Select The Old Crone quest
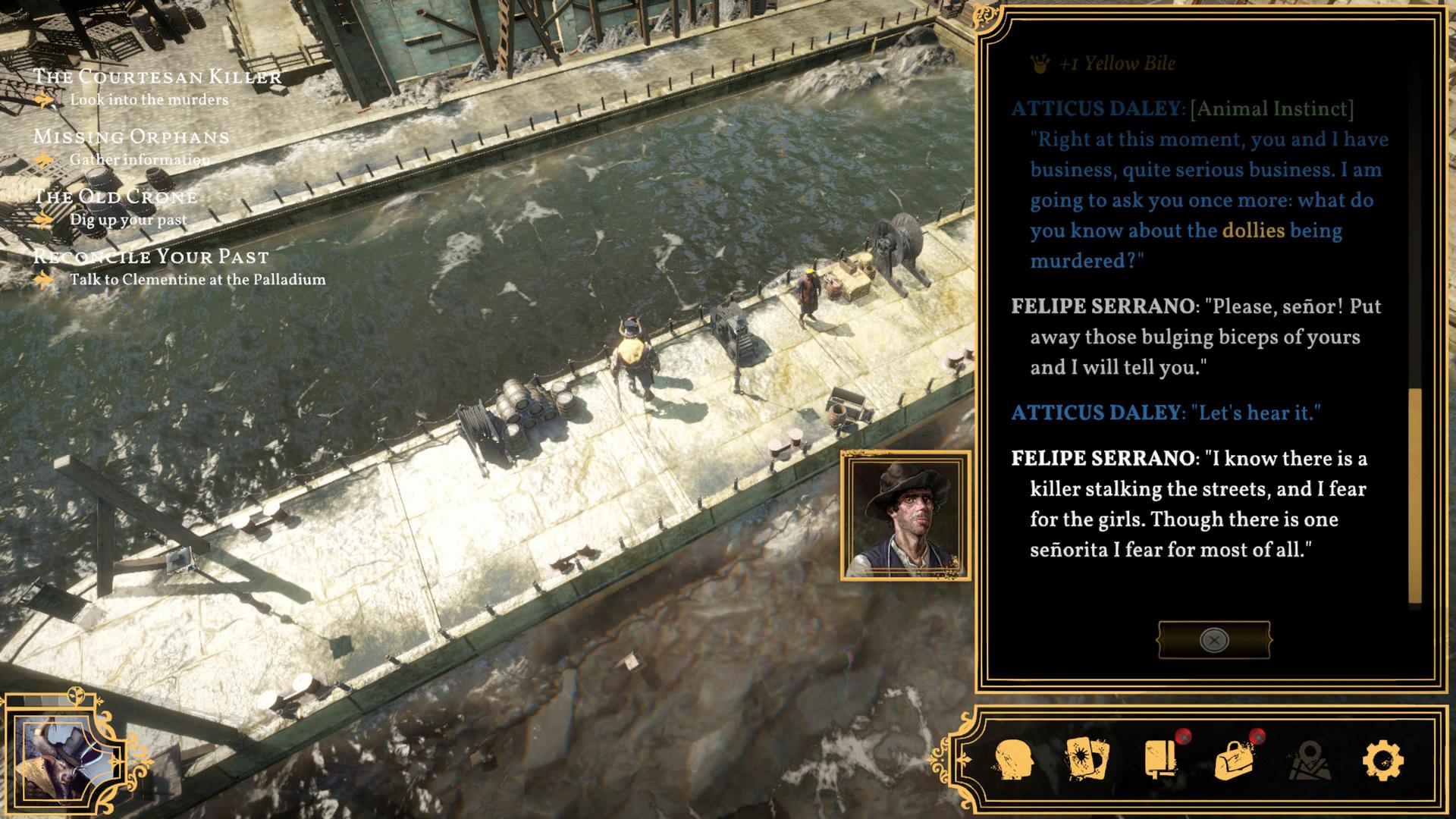 click(115, 196)
